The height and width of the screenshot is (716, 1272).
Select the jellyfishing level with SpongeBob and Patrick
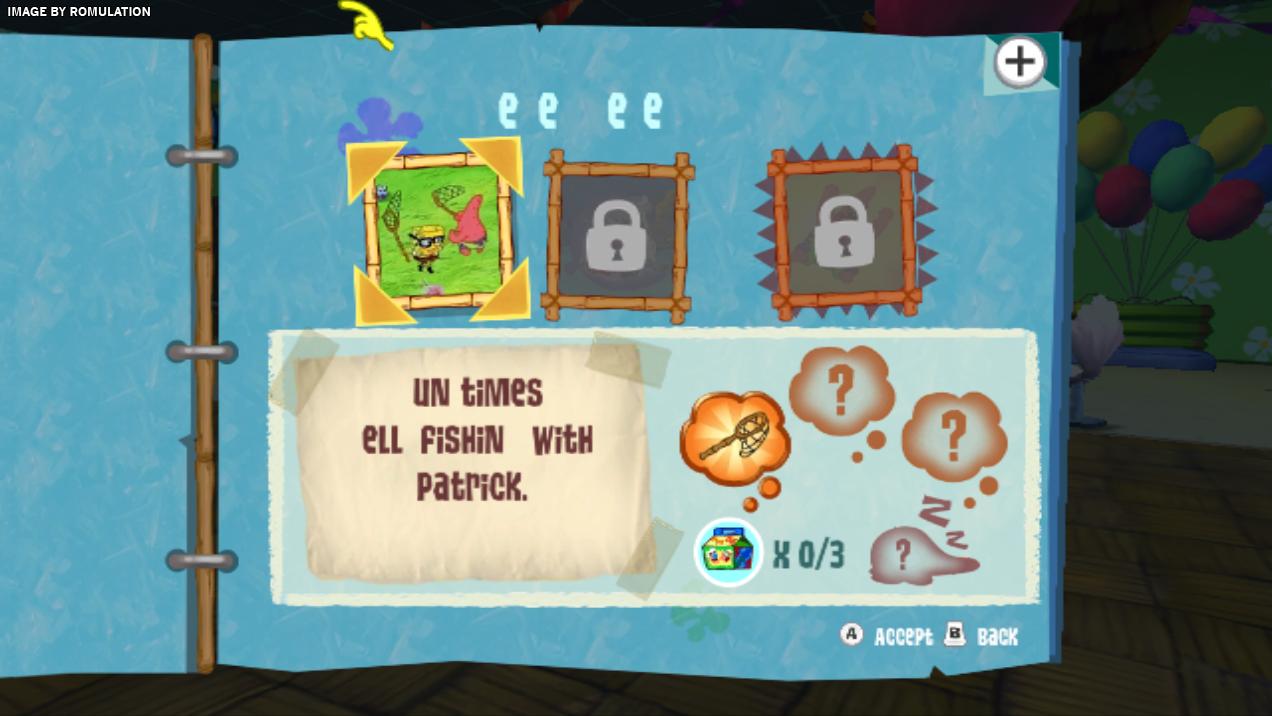pyautogui.click(x=436, y=231)
